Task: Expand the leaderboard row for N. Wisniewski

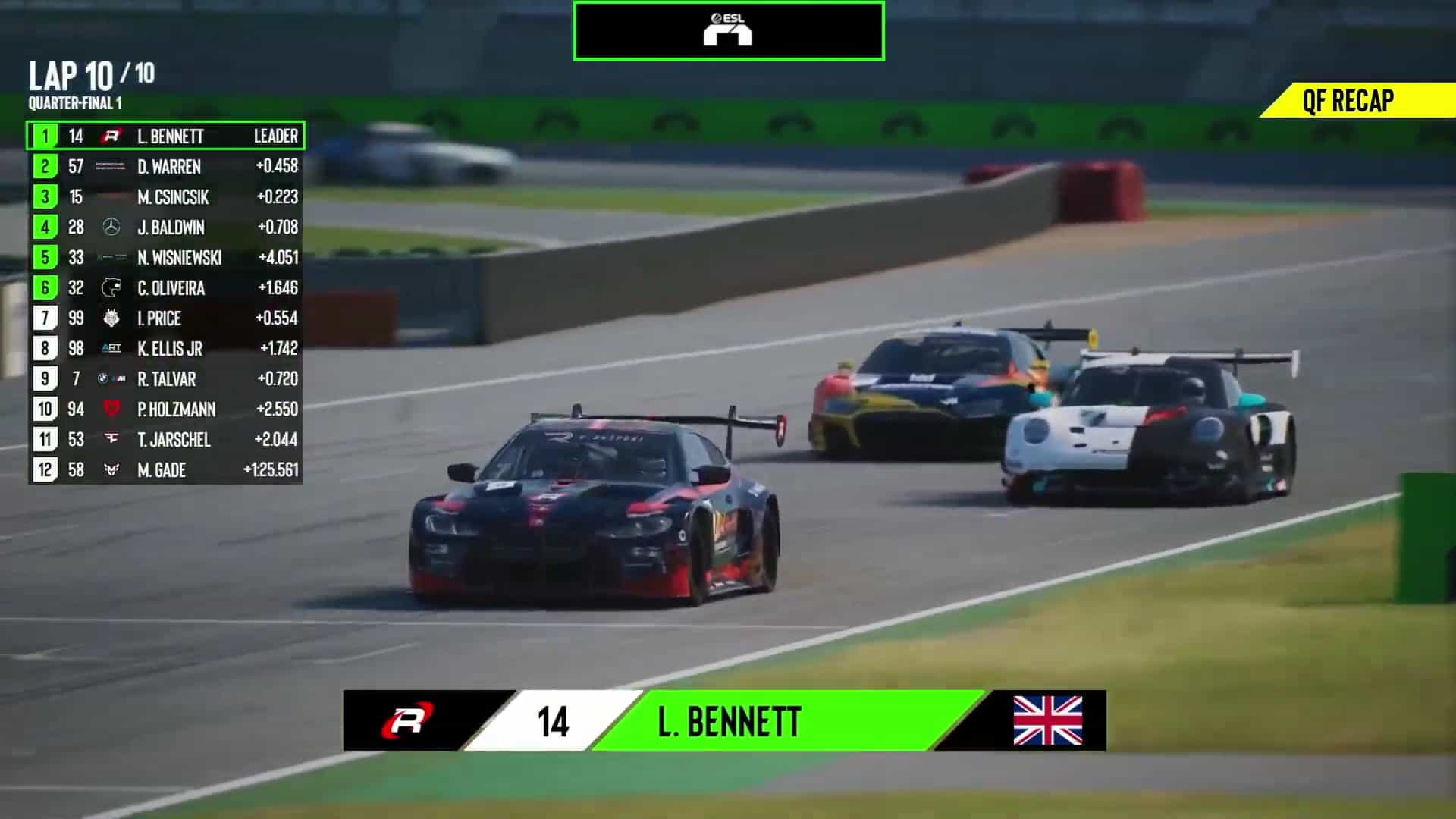Action: click(x=167, y=259)
